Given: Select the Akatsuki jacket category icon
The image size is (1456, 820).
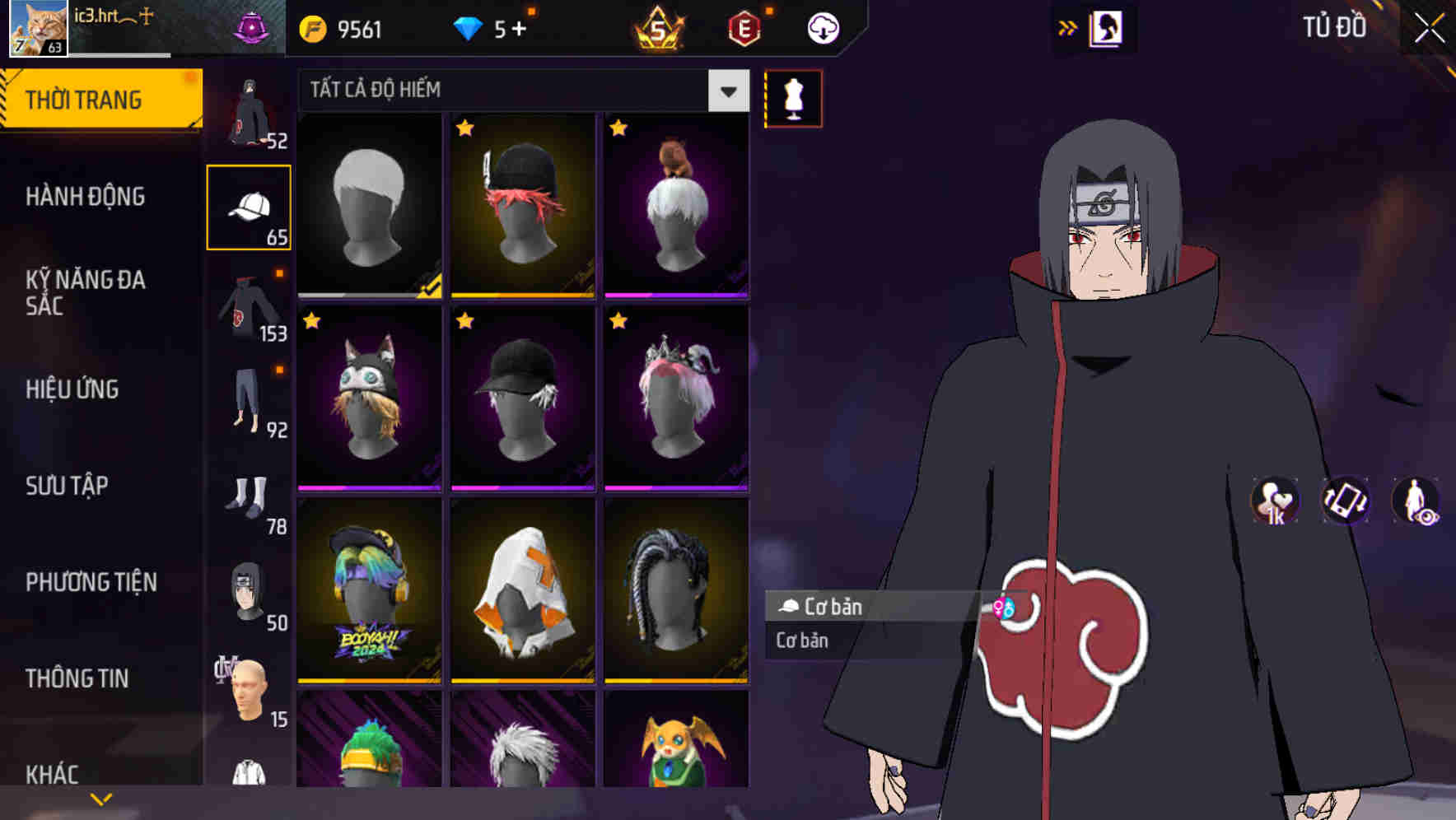Looking at the screenshot, I should point(249,305).
